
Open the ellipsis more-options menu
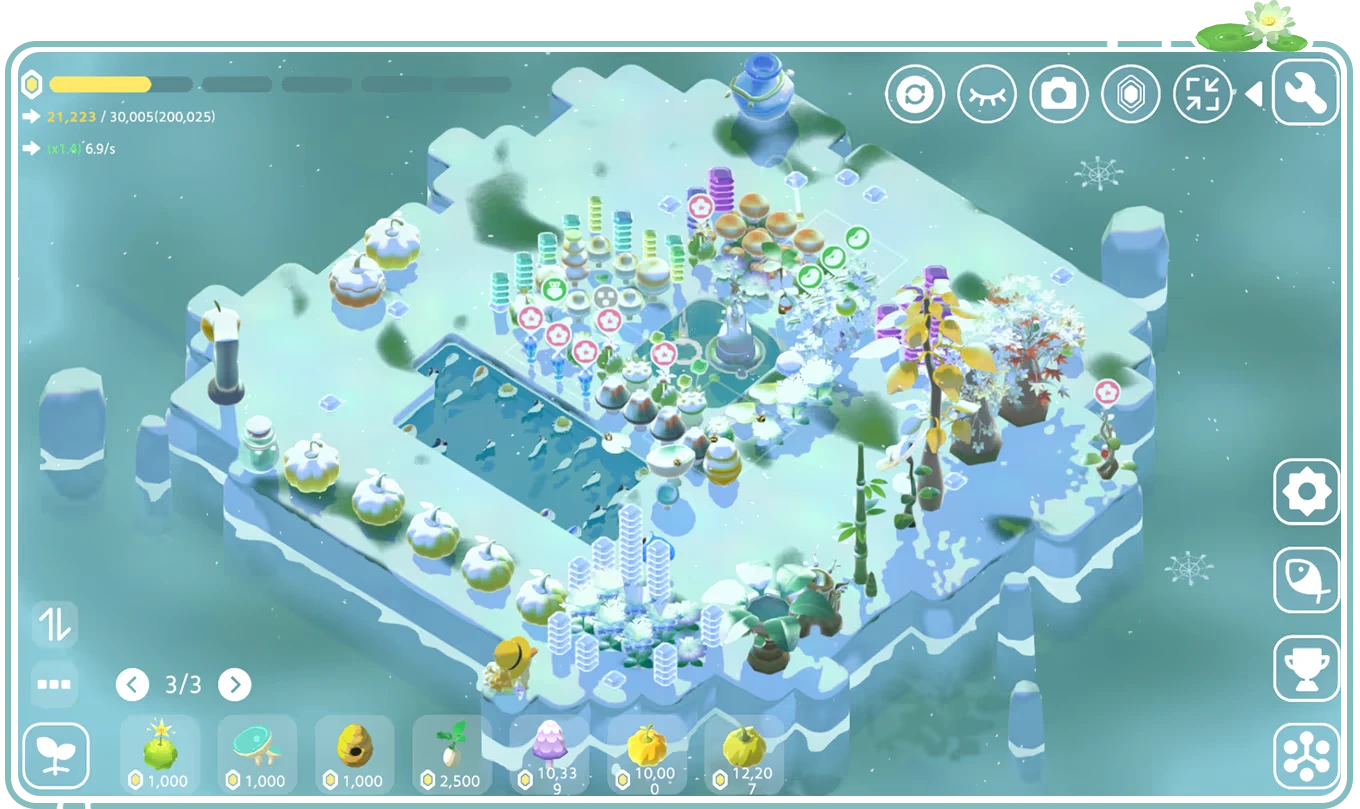pos(55,685)
